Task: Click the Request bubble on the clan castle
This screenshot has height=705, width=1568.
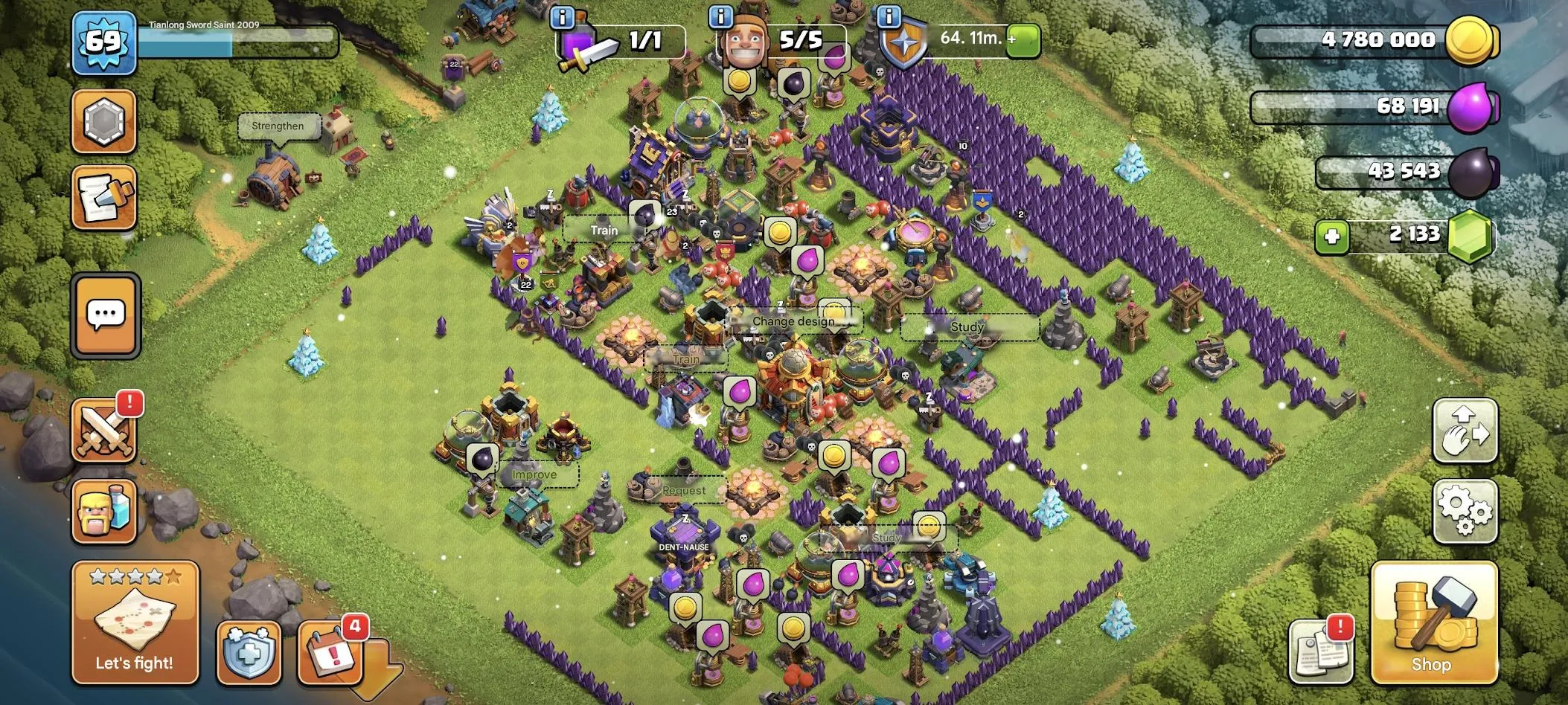Action: point(684,490)
